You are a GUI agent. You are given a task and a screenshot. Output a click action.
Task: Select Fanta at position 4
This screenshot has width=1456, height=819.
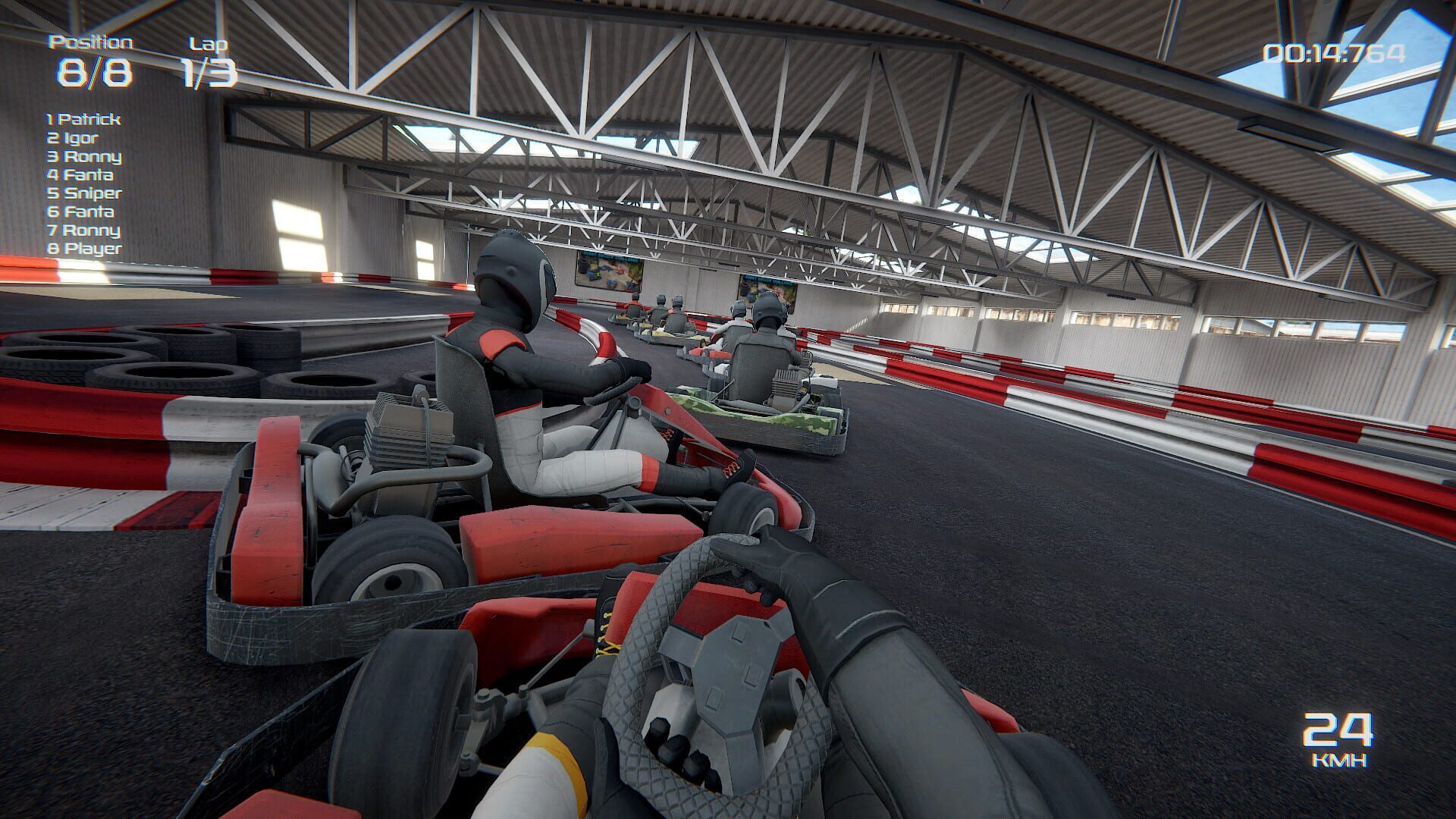(x=80, y=174)
